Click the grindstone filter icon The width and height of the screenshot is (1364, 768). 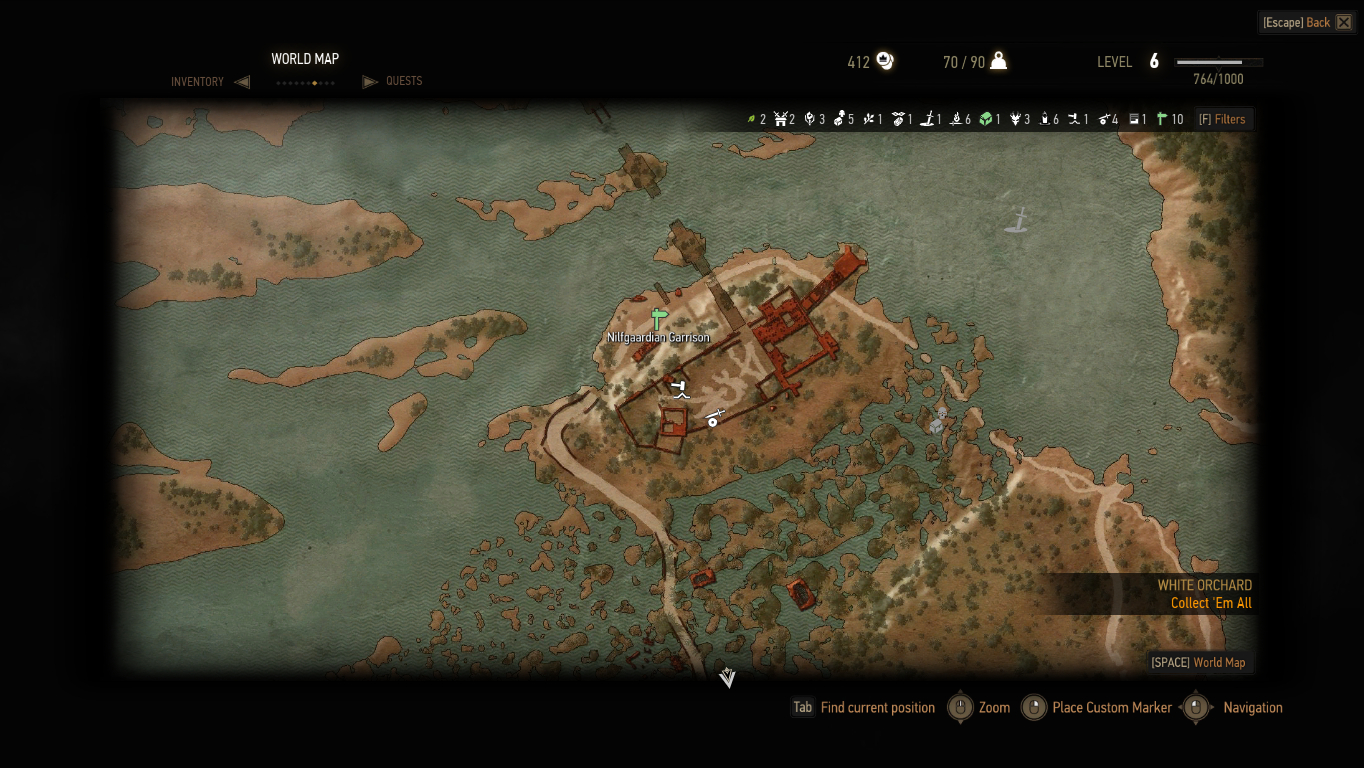click(1105, 119)
